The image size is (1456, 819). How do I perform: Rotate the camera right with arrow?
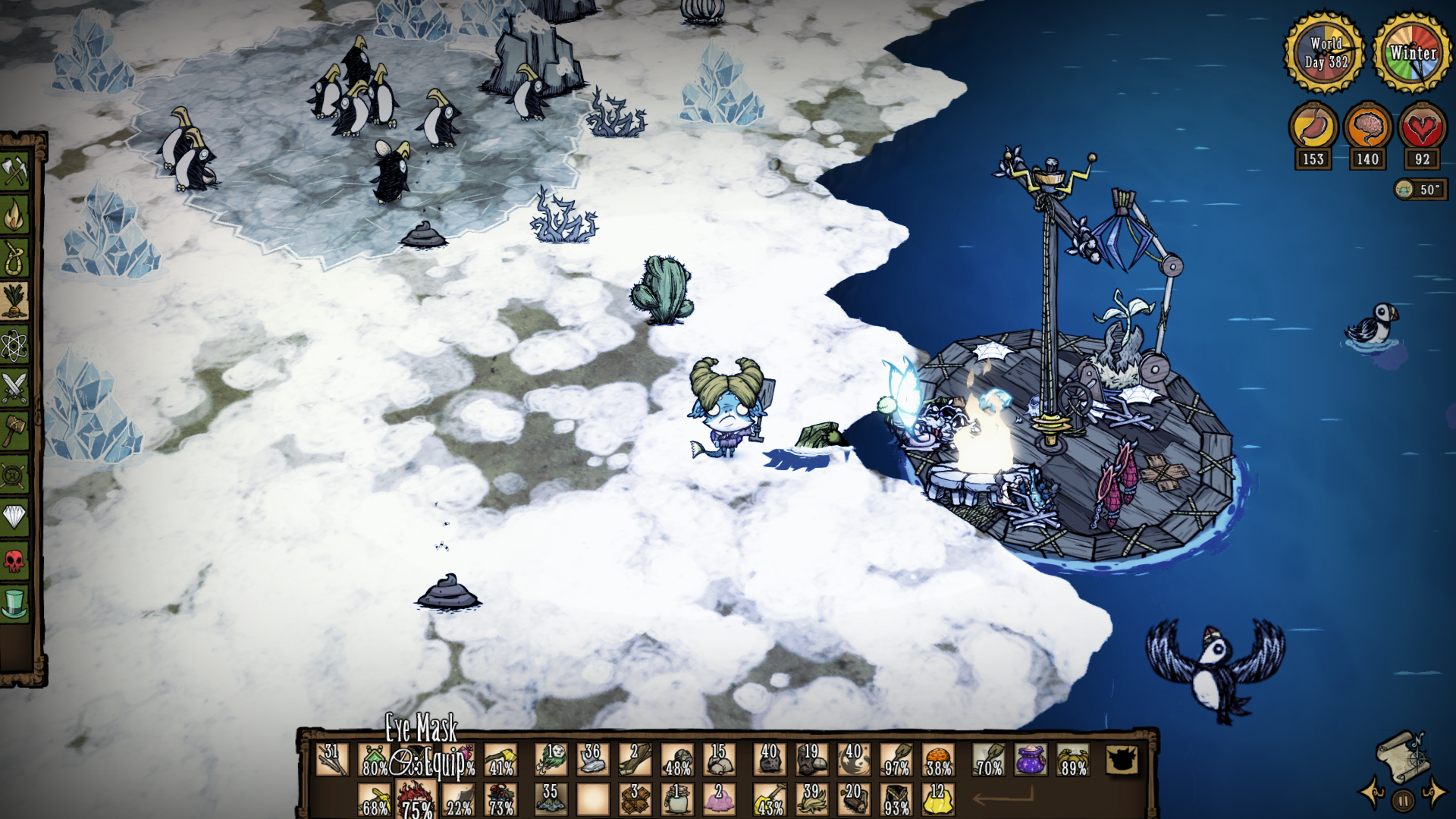click(x=1434, y=793)
